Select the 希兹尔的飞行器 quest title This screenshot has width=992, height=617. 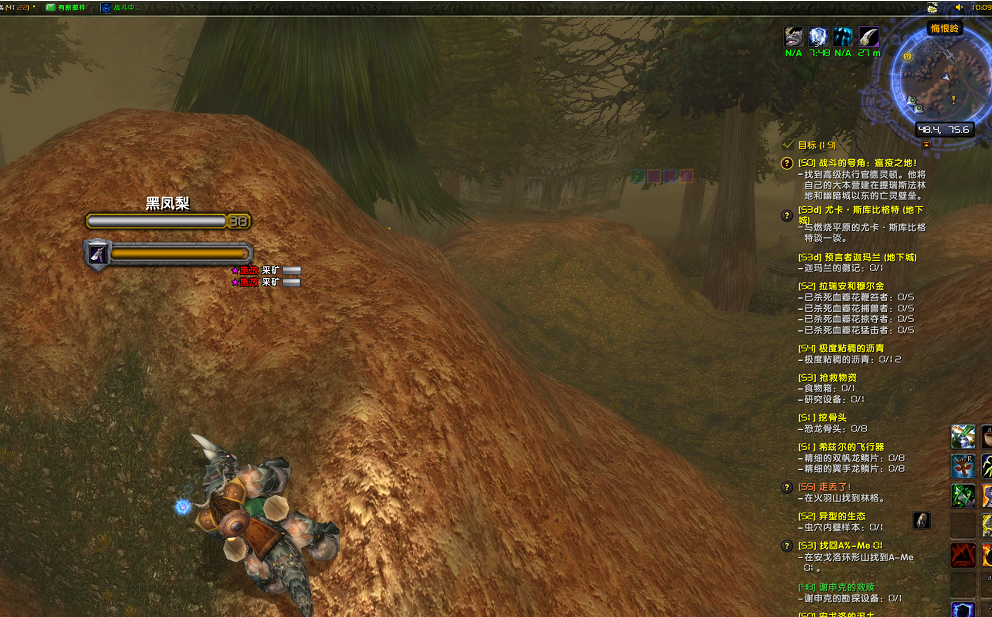coord(841,447)
